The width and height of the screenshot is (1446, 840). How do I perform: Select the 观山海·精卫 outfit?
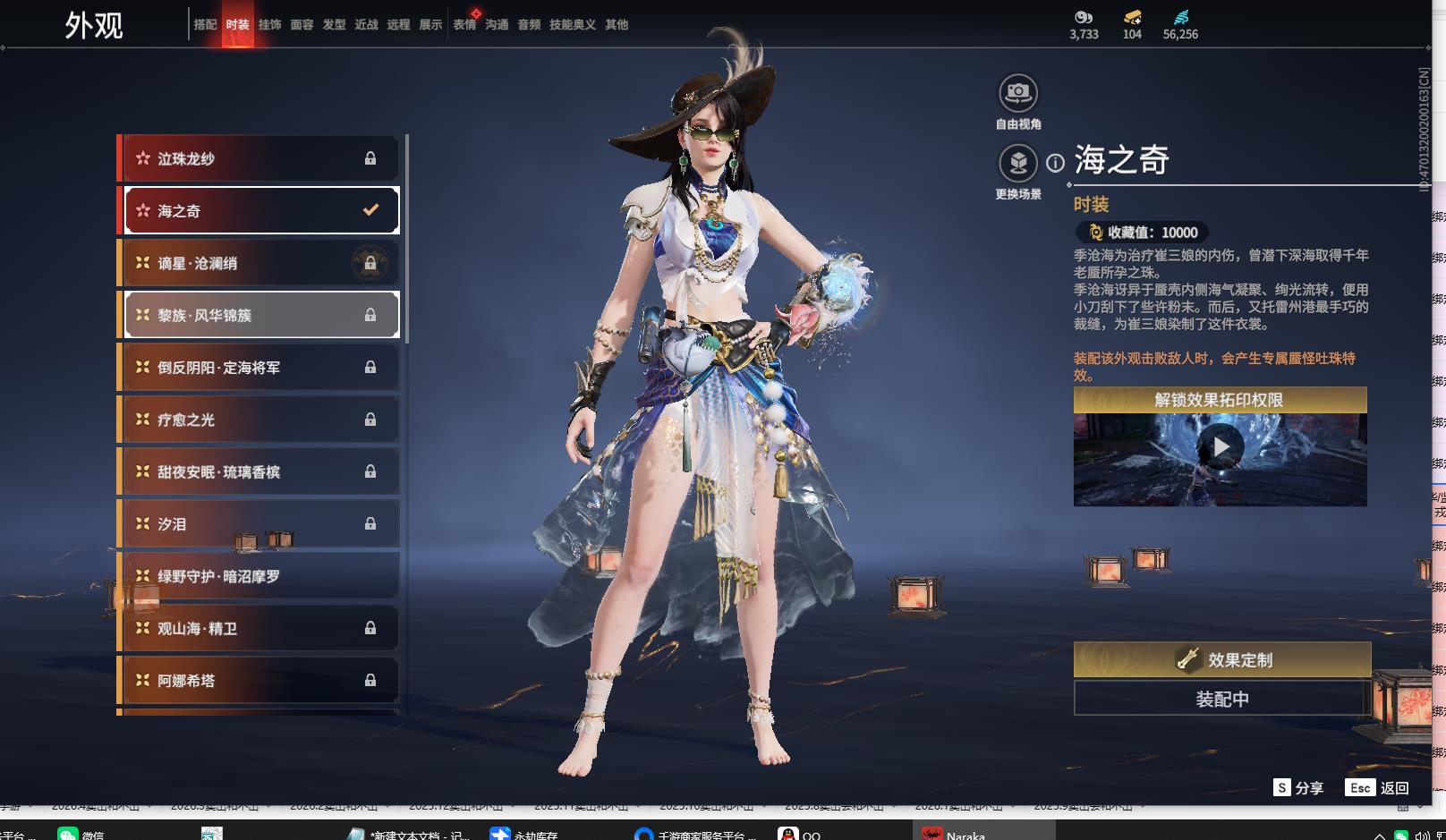click(259, 629)
